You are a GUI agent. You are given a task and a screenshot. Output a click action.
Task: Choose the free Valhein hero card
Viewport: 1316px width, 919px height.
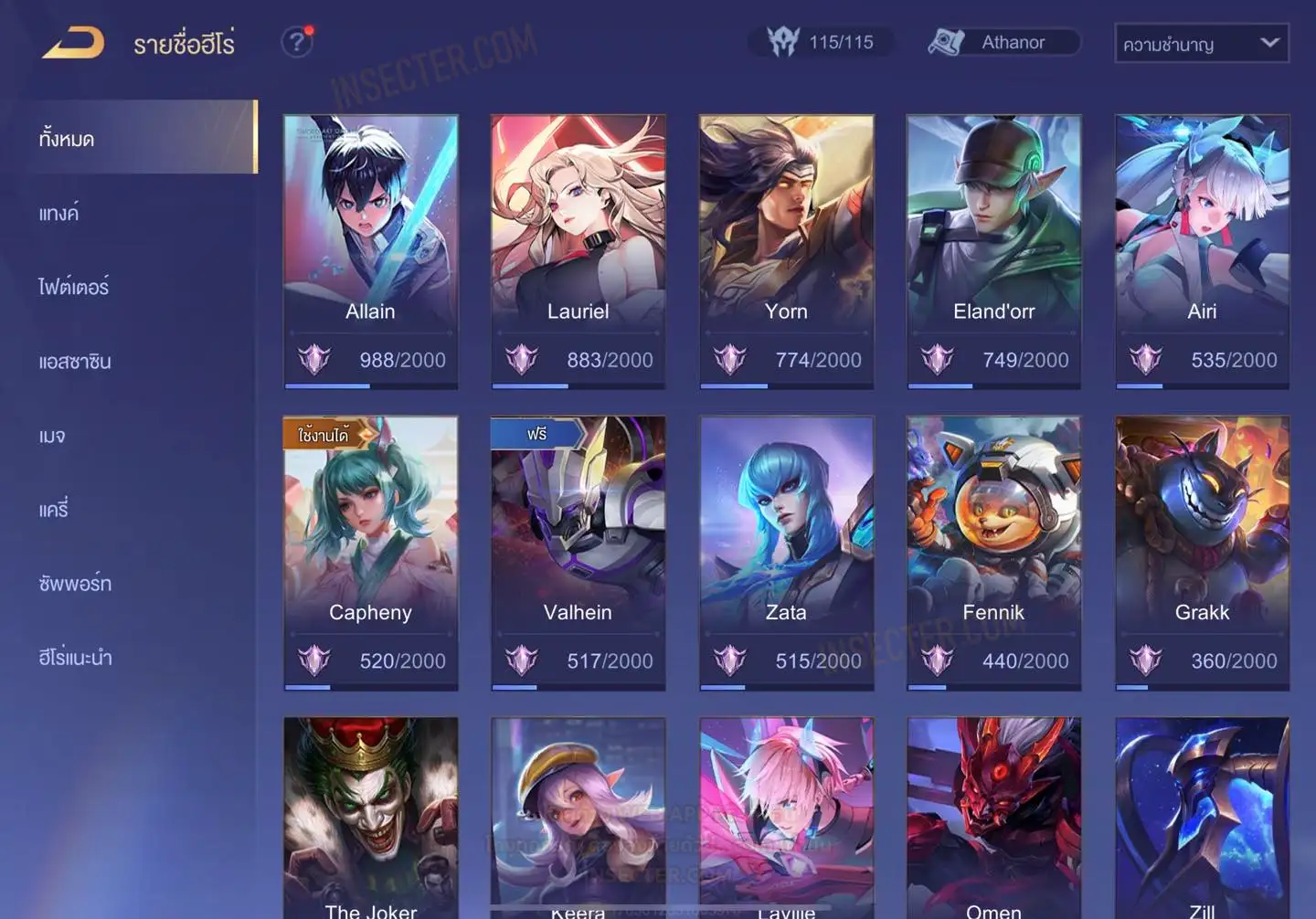(x=578, y=553)
